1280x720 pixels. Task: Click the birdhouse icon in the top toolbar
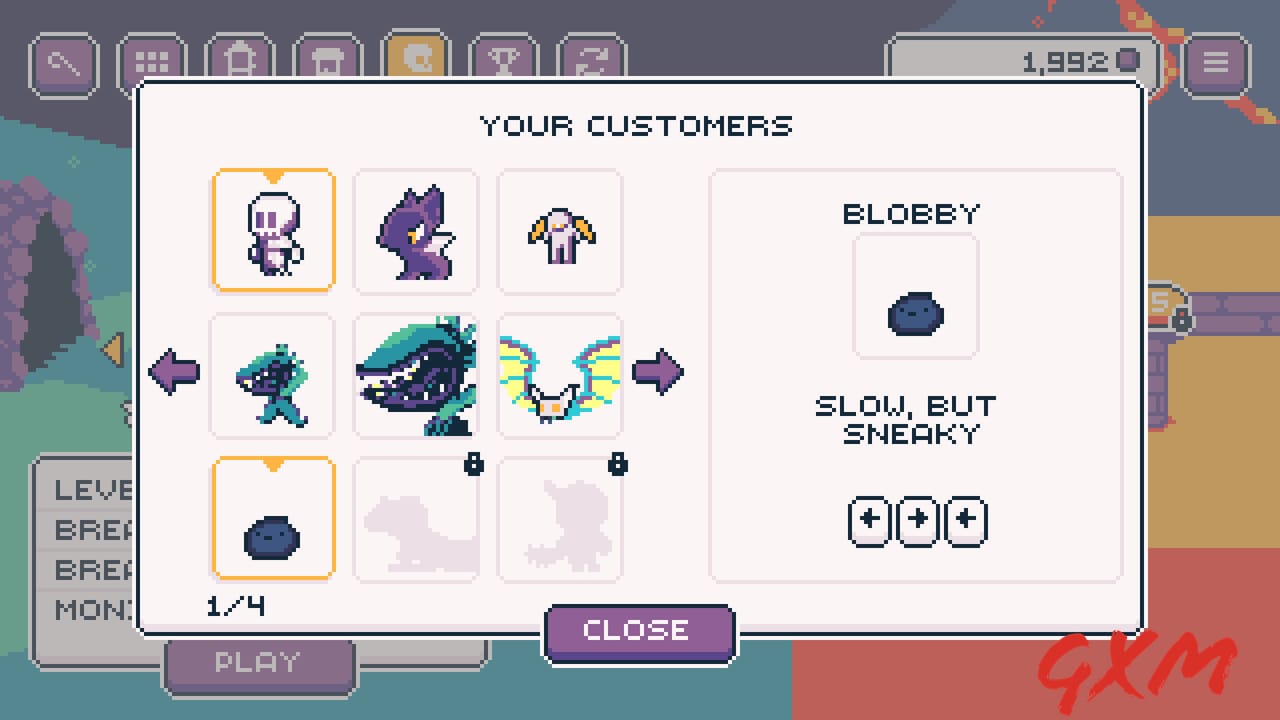239,62
